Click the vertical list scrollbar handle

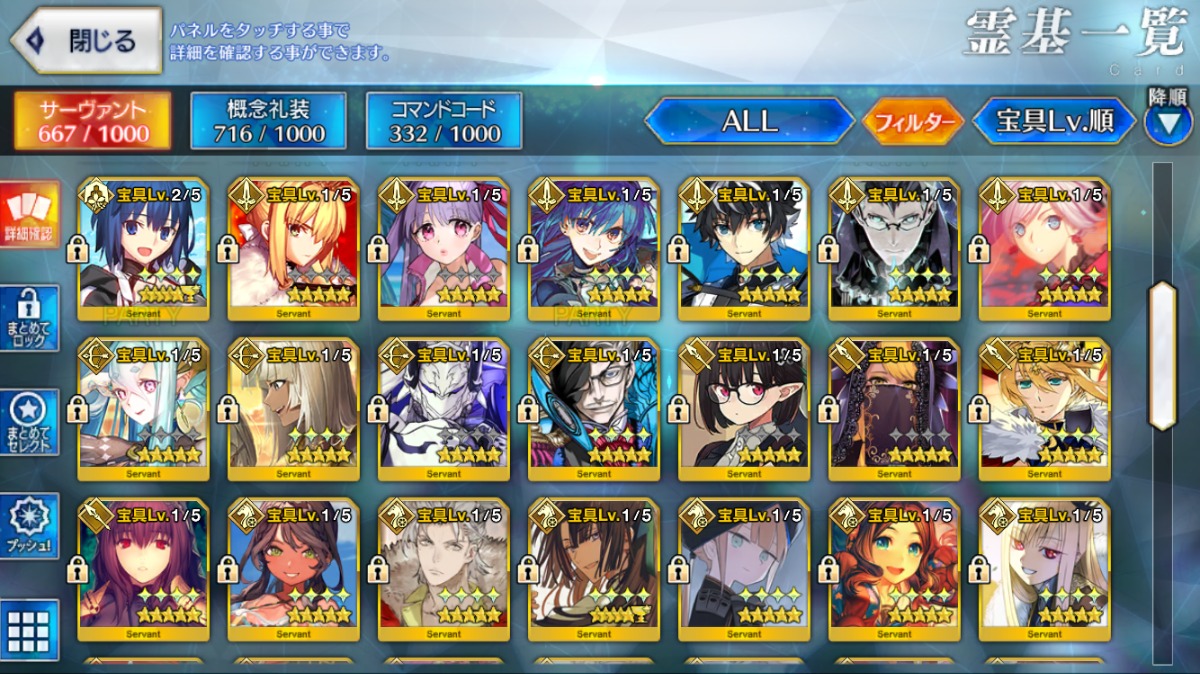(x=1163, y=355)
